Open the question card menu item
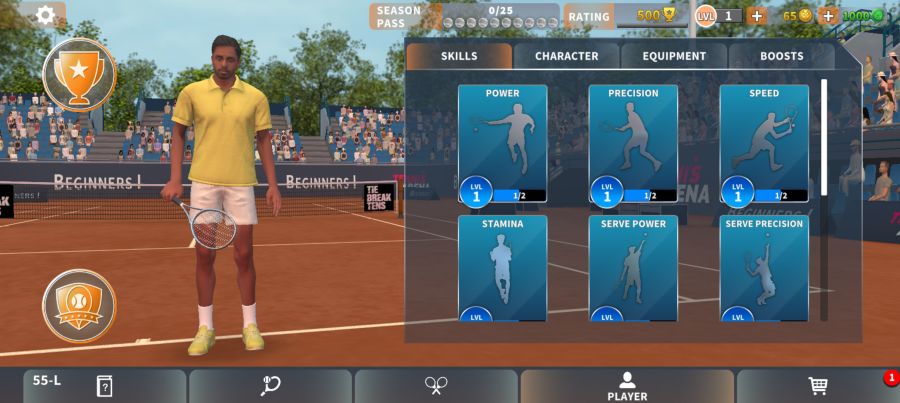The image size is (900, 403). (104, 386)
